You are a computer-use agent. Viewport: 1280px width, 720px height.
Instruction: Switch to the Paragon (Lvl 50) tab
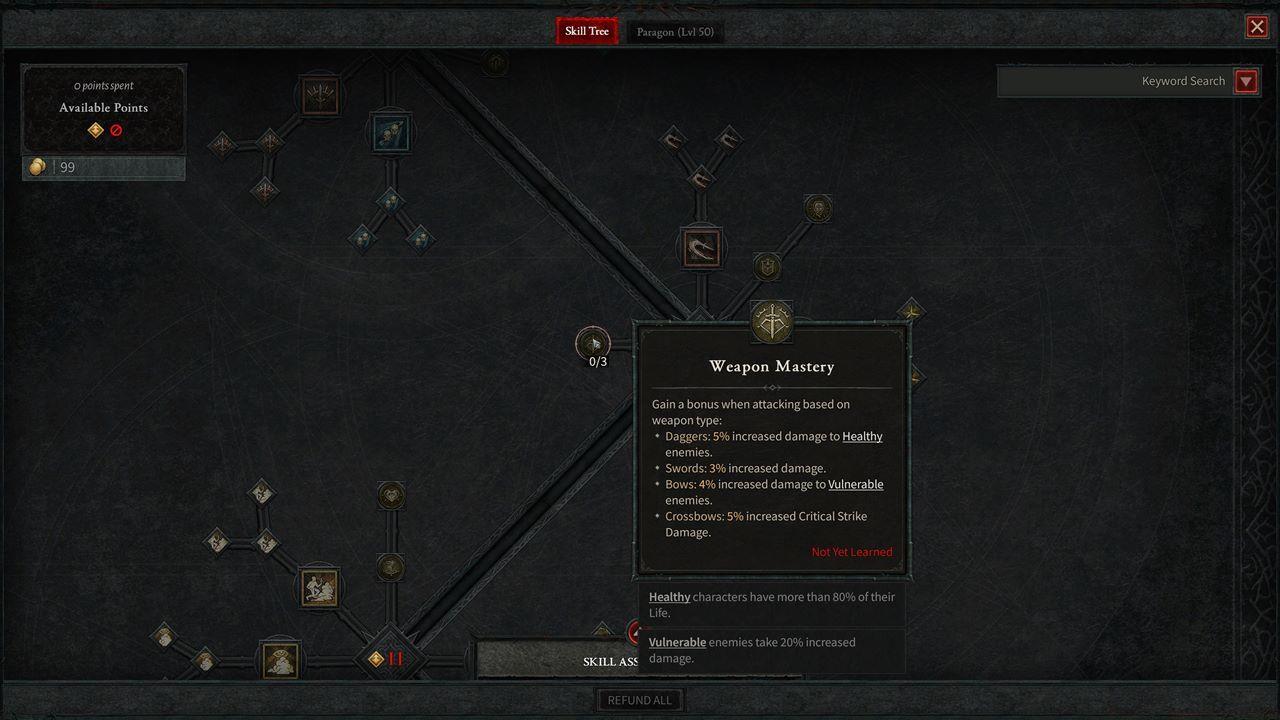tap(675, 31)
